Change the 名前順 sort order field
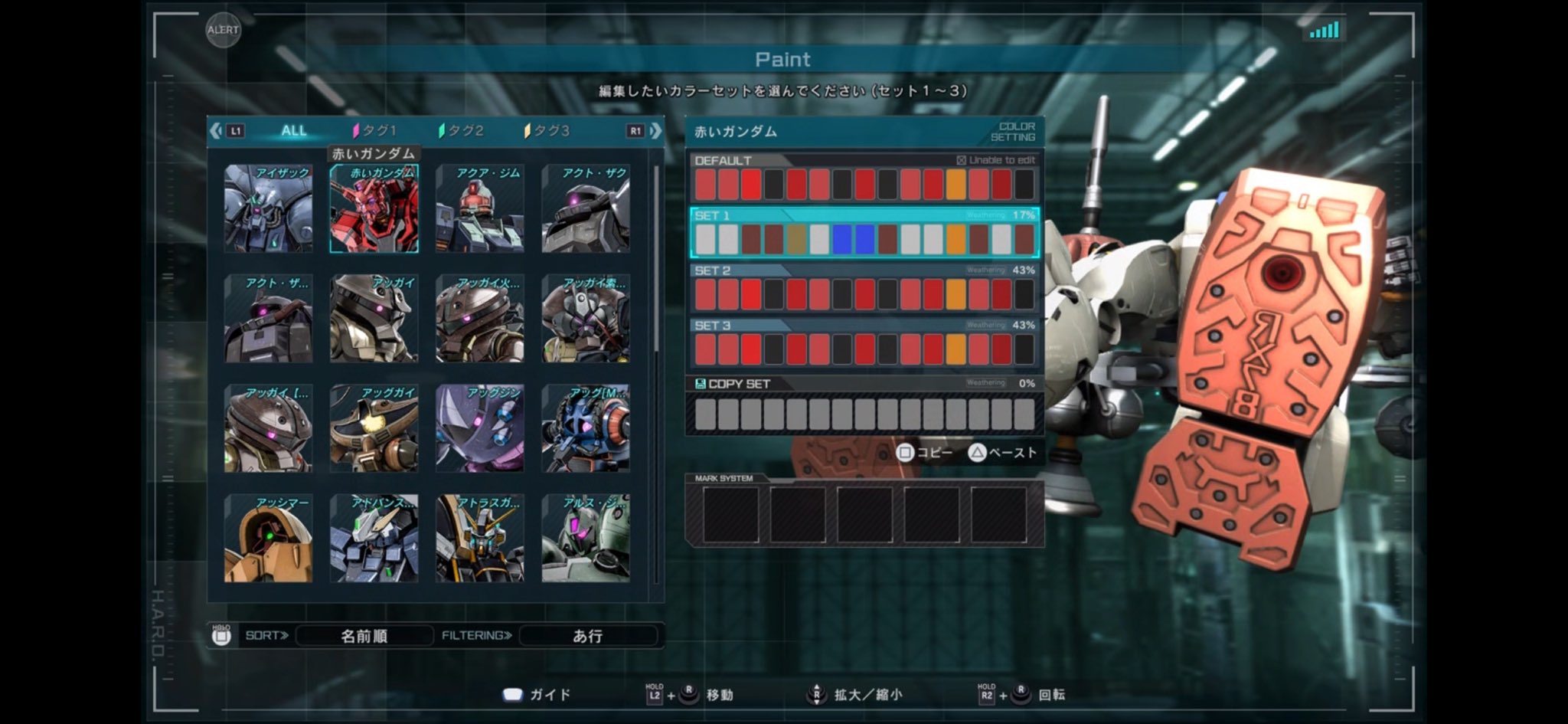Image resolution: width=1568 pixels, height=724 pixels. [364, 636]
